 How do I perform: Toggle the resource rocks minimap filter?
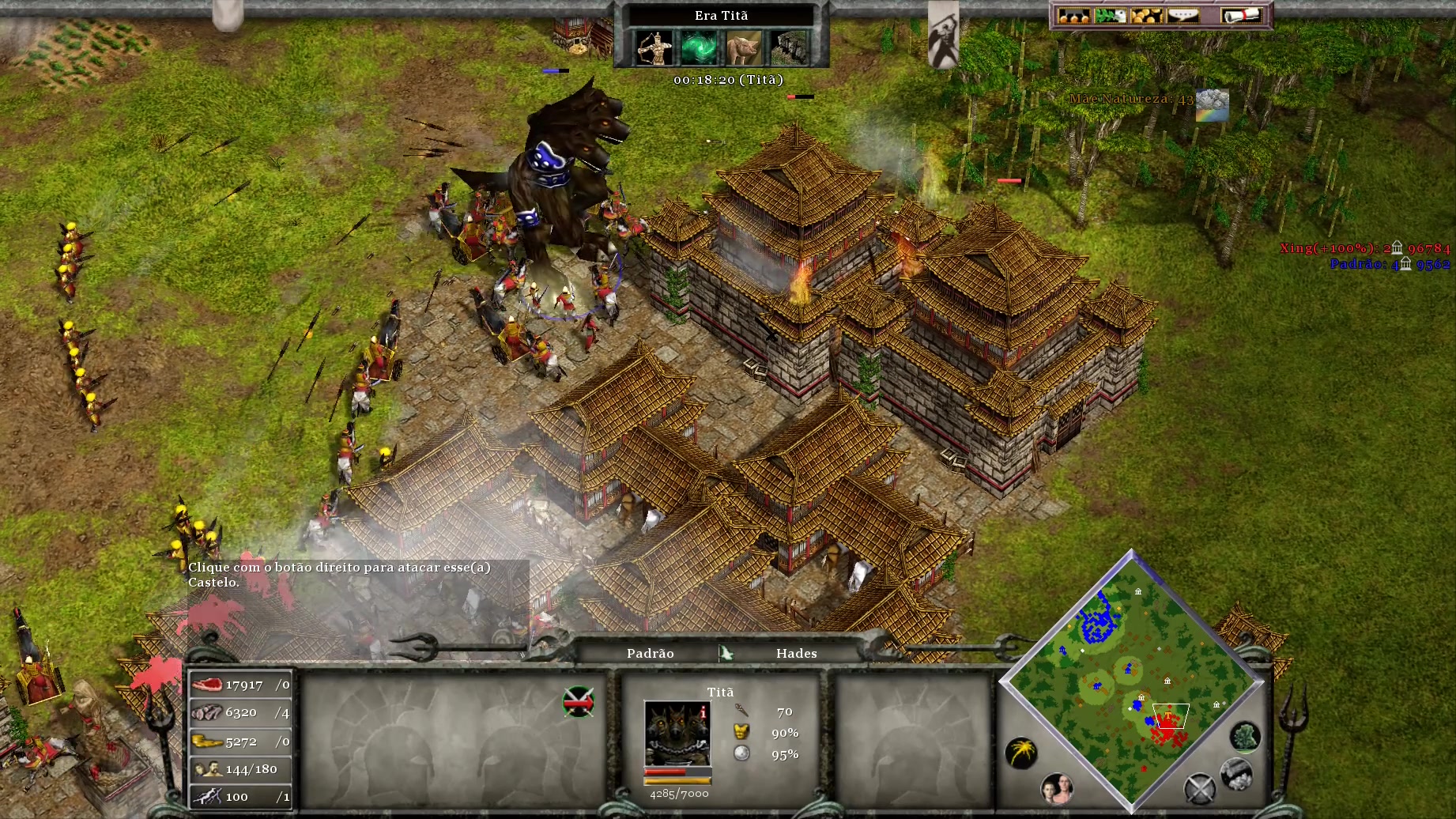coord(1235,774)
